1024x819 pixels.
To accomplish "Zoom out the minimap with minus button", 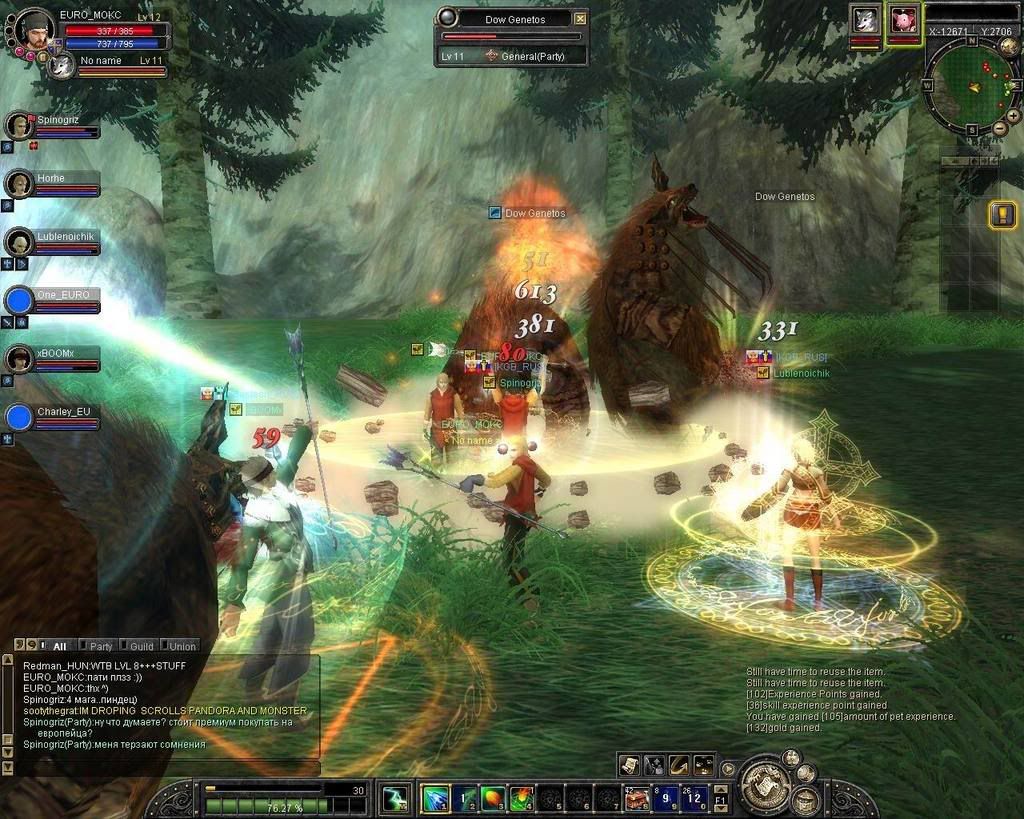I will point(999,130).
